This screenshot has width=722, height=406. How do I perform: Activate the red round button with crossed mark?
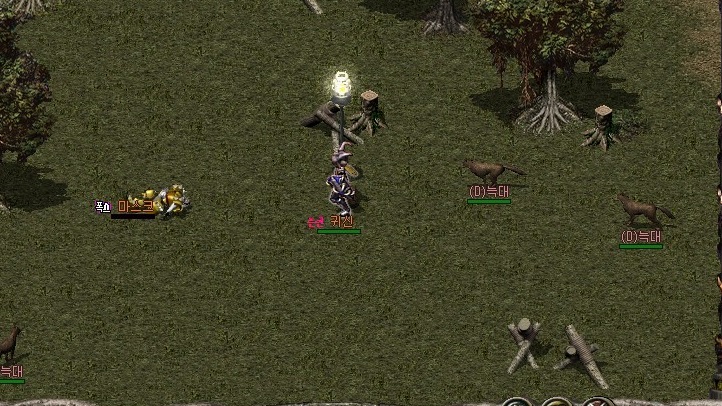[x=599, y=403]
